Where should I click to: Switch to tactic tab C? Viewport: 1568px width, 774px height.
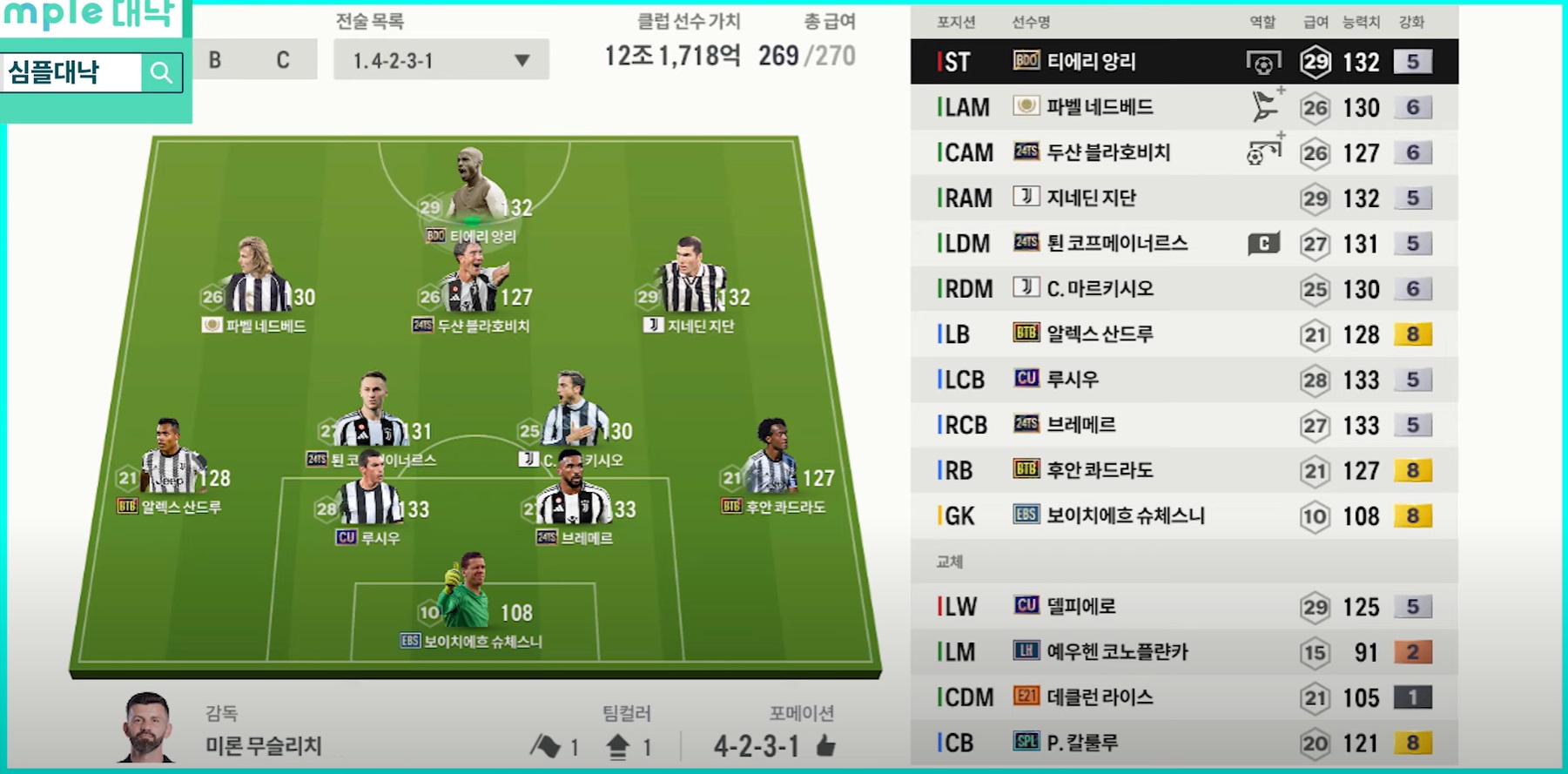[x=283, y=60]
